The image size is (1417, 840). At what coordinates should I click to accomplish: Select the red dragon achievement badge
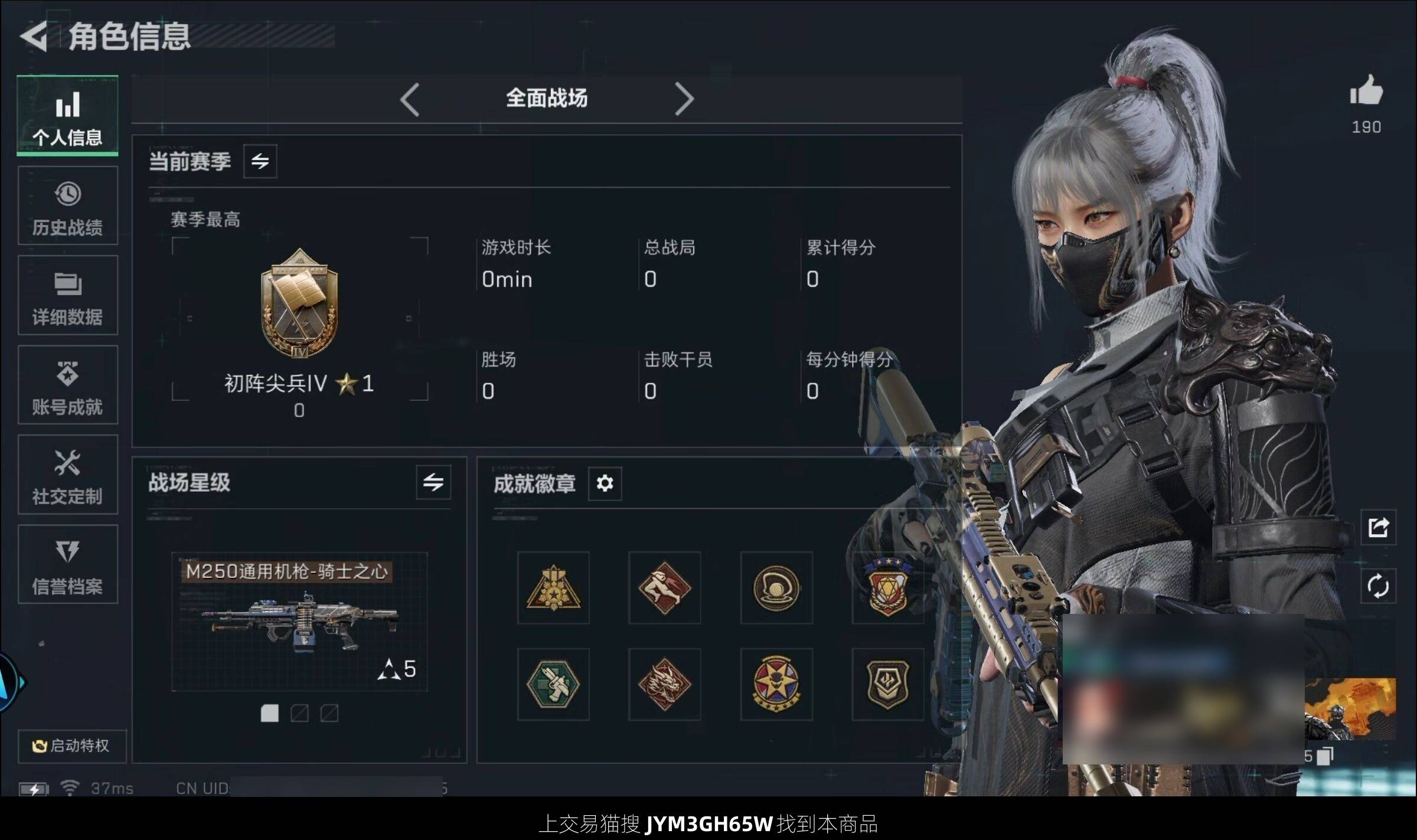point(664,684)
